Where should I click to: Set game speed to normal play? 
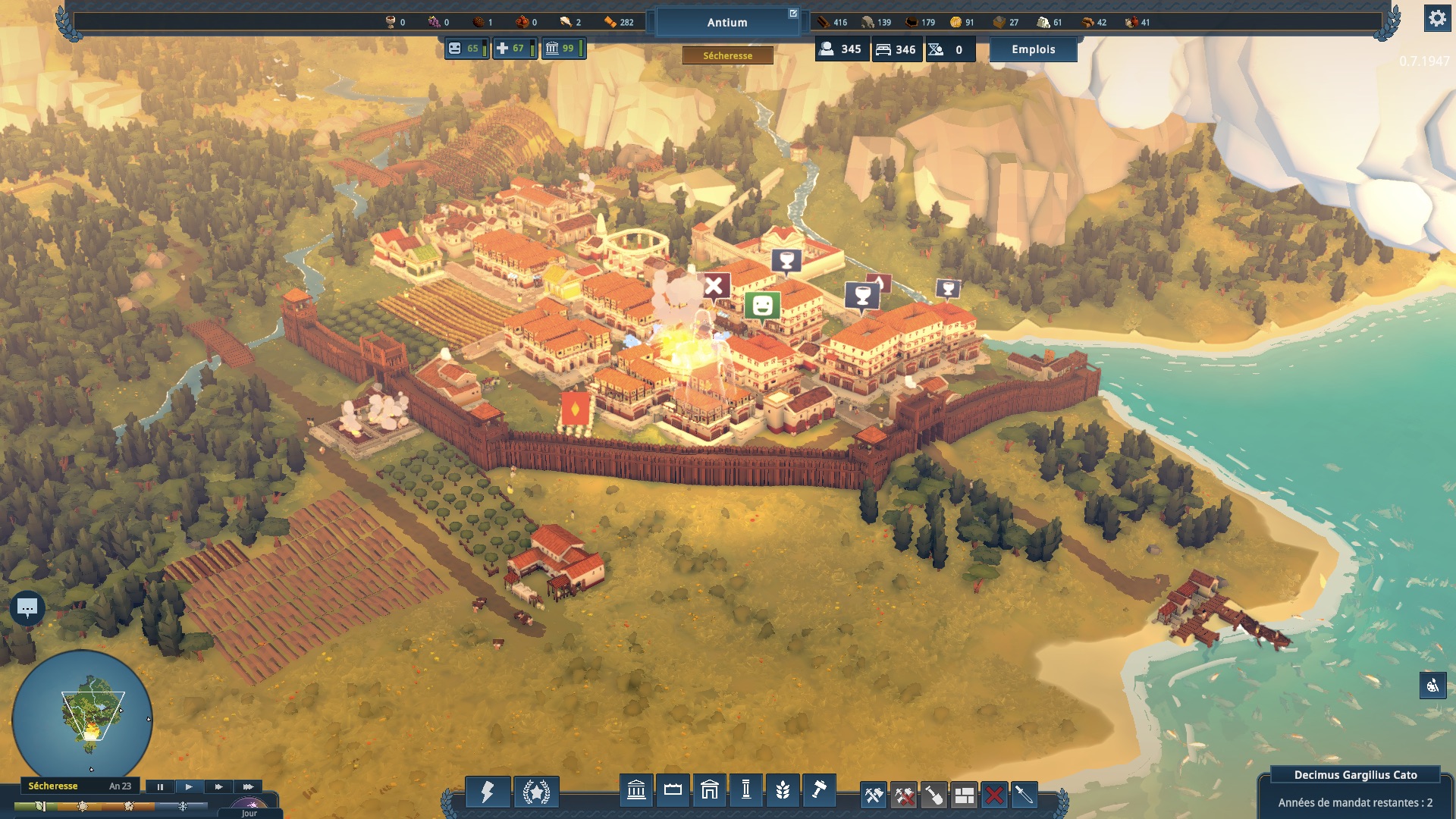[x=189, y=786]
